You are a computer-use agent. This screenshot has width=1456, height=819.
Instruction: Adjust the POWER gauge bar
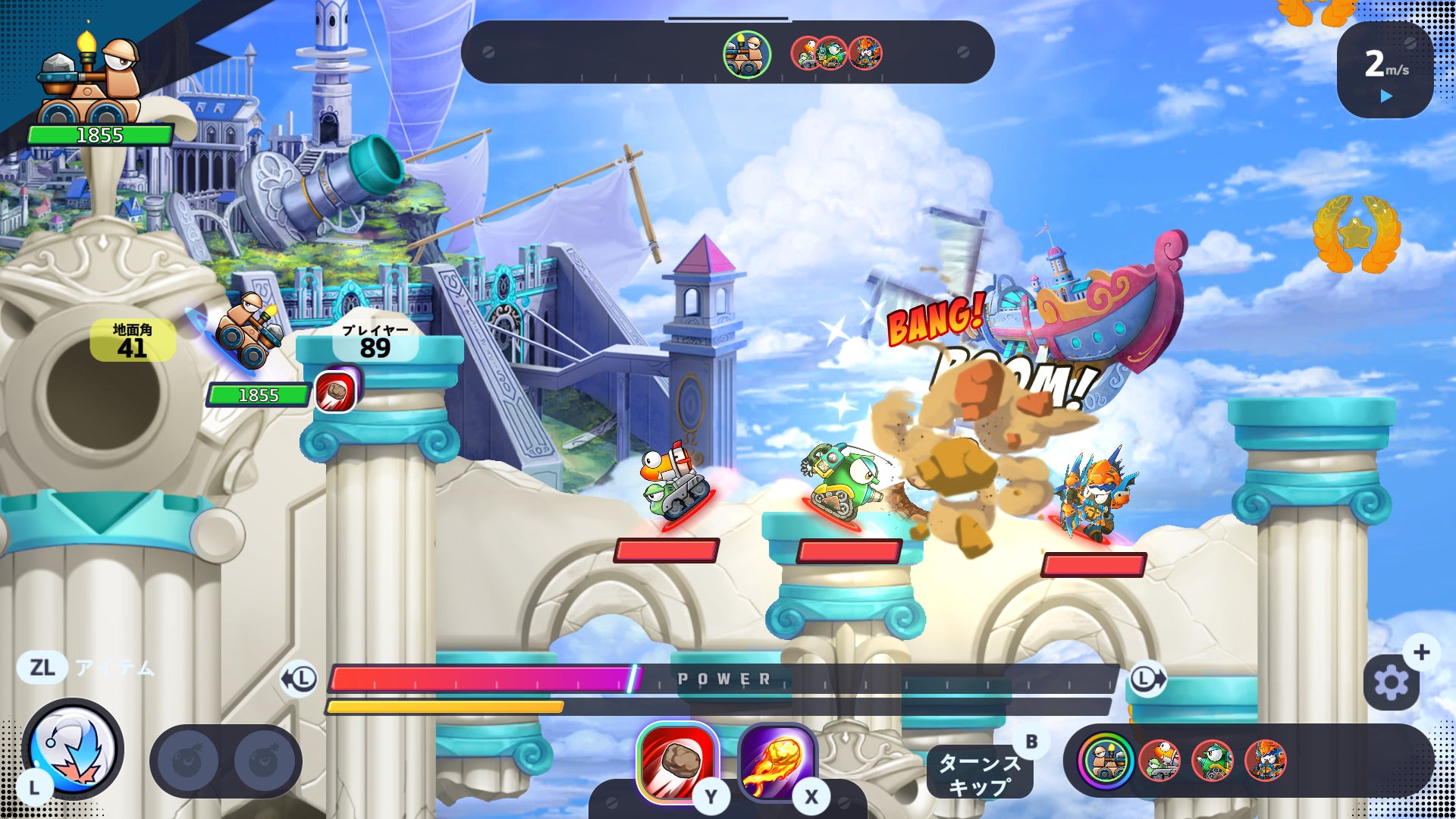[x=720, y=679]
